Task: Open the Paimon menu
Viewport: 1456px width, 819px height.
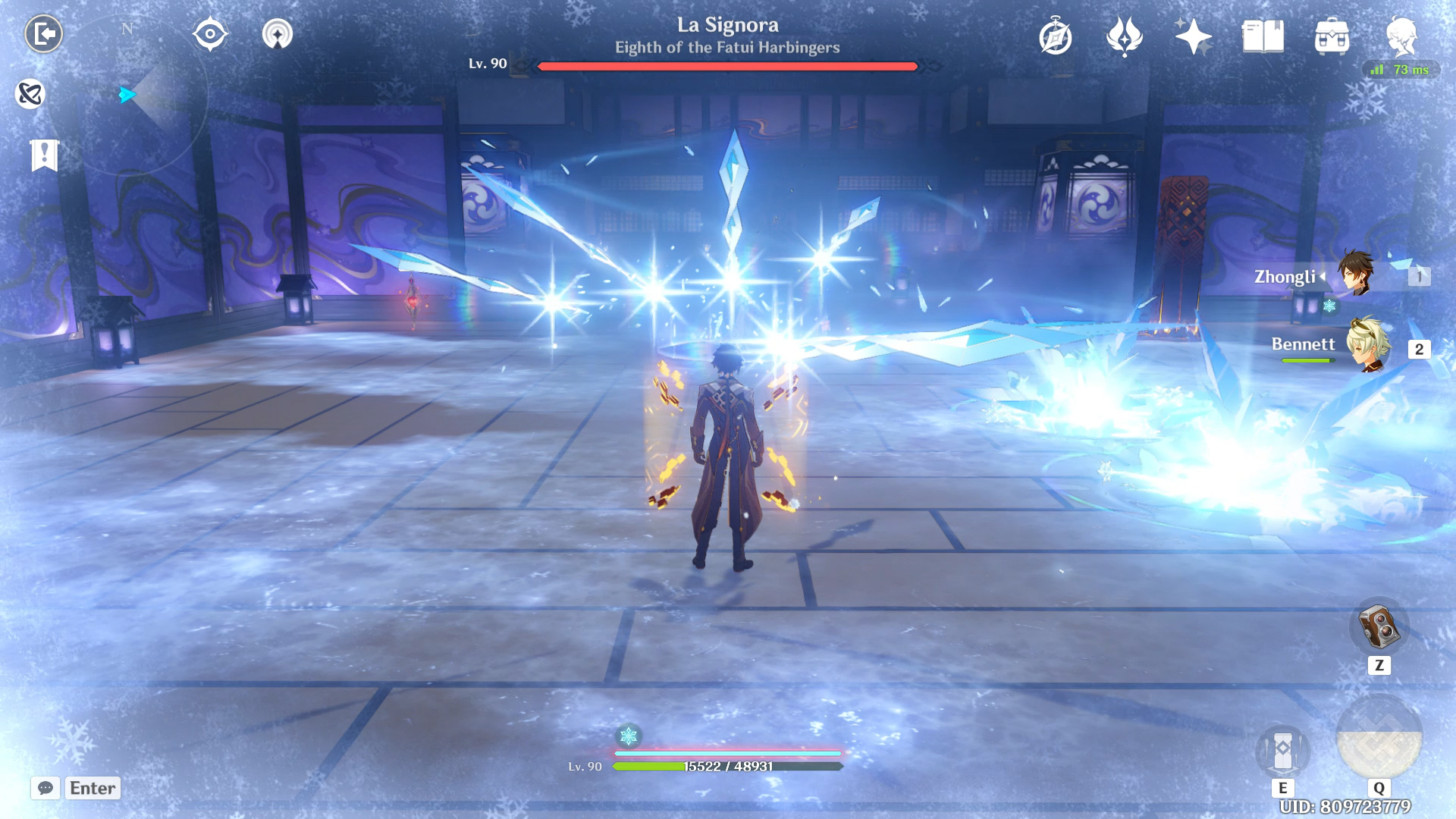Action: (1401, 36)
